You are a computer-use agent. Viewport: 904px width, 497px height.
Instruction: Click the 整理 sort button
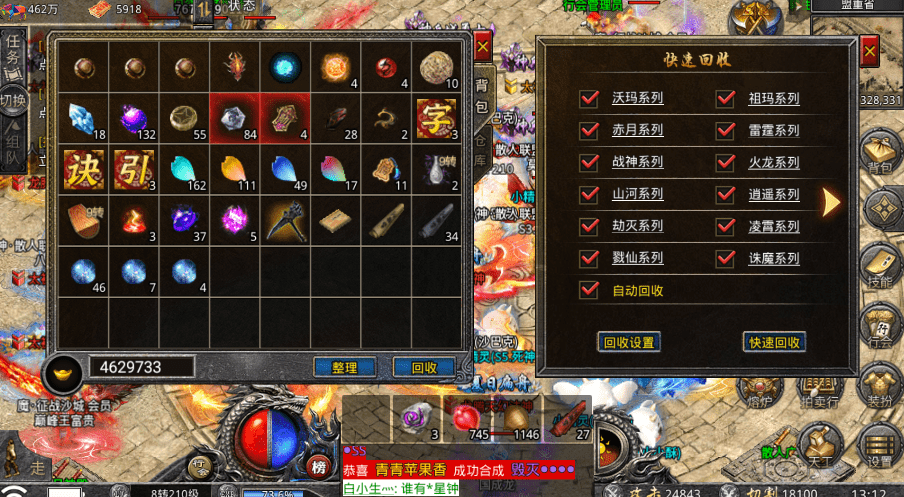click(x=344, y=367)
